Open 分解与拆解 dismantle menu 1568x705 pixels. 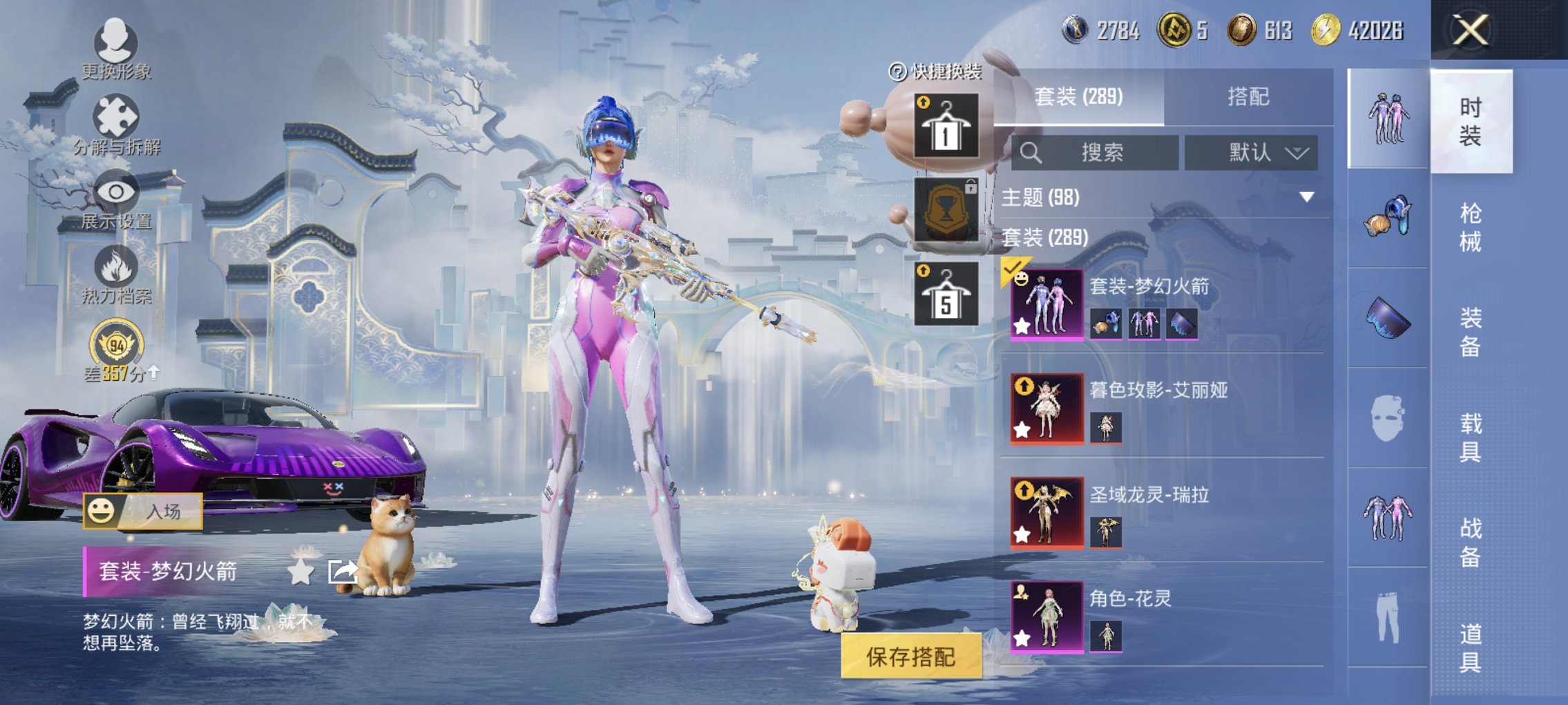point(116,126)
